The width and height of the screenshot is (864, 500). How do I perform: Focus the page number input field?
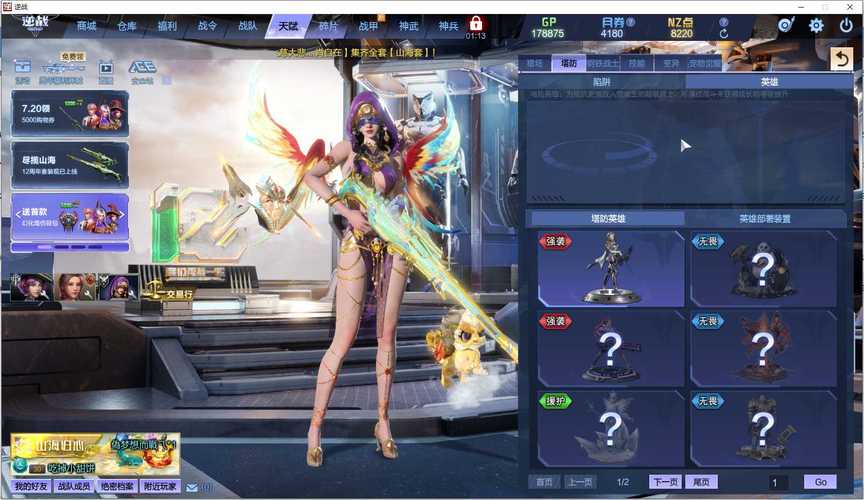coord(778,482)
